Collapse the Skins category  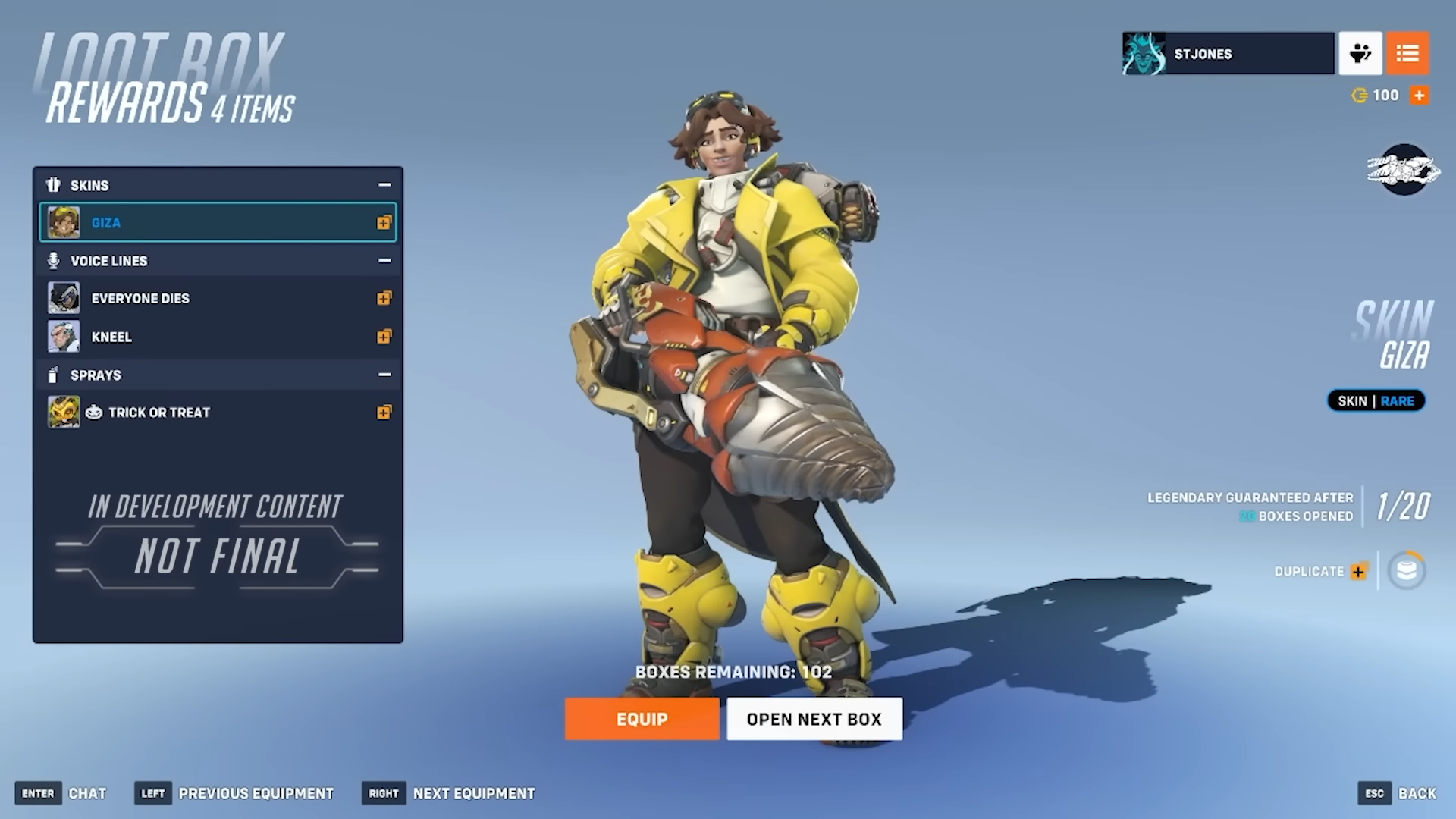[x=384, y=185]
